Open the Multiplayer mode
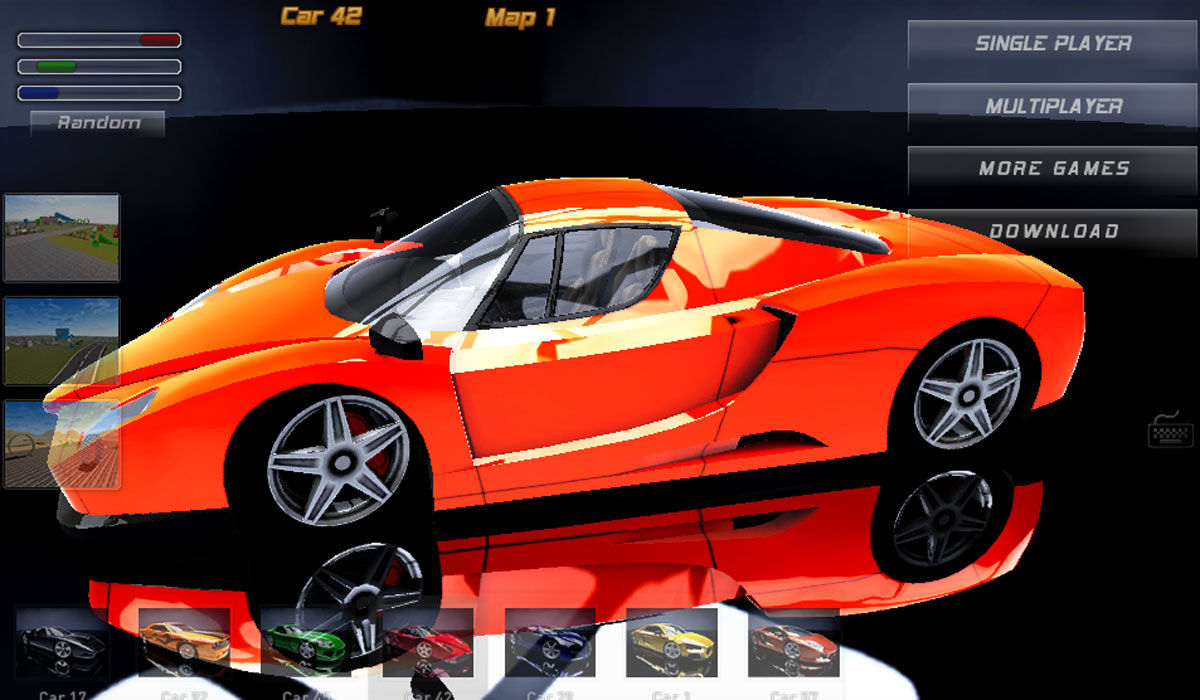 (1052, 106)
